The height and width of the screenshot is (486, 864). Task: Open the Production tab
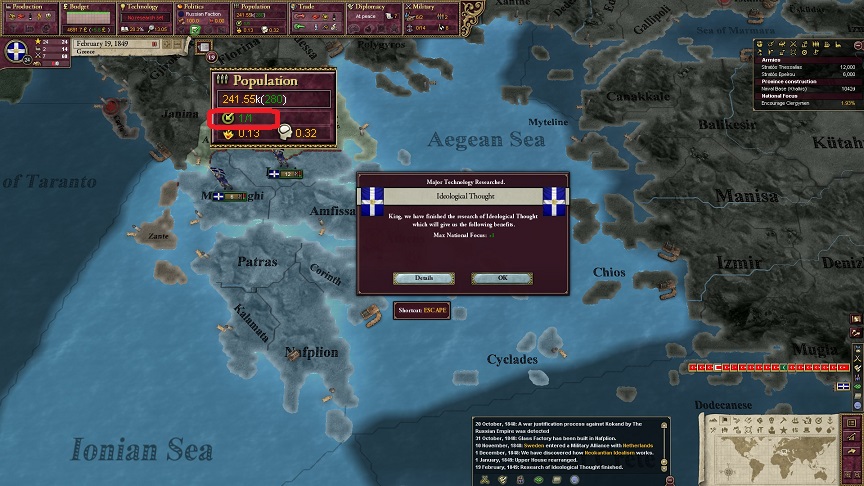pyautogui.click(x=29, y=16)
